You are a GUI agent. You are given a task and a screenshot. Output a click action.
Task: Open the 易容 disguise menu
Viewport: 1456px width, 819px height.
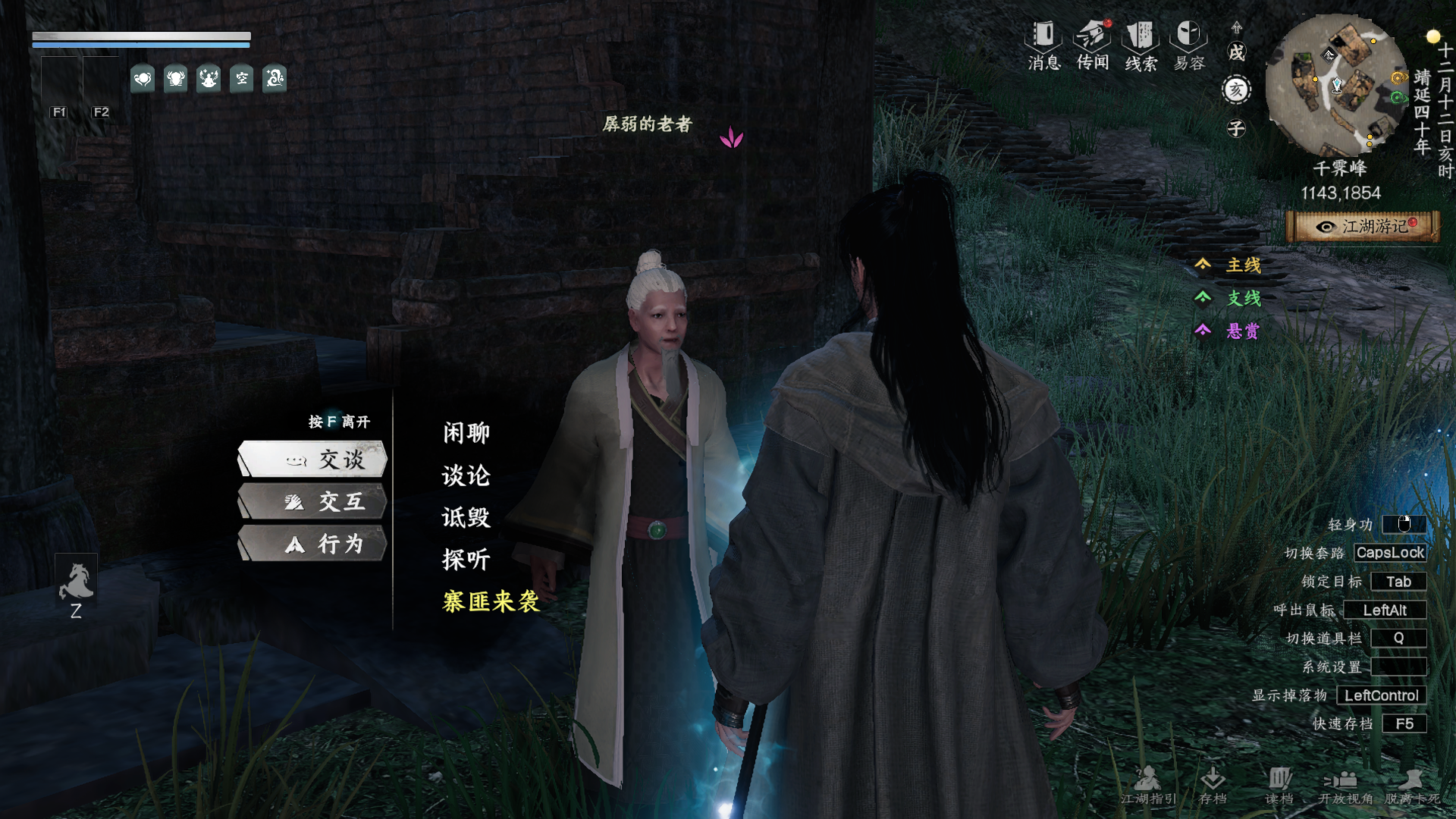[1188, 45]
